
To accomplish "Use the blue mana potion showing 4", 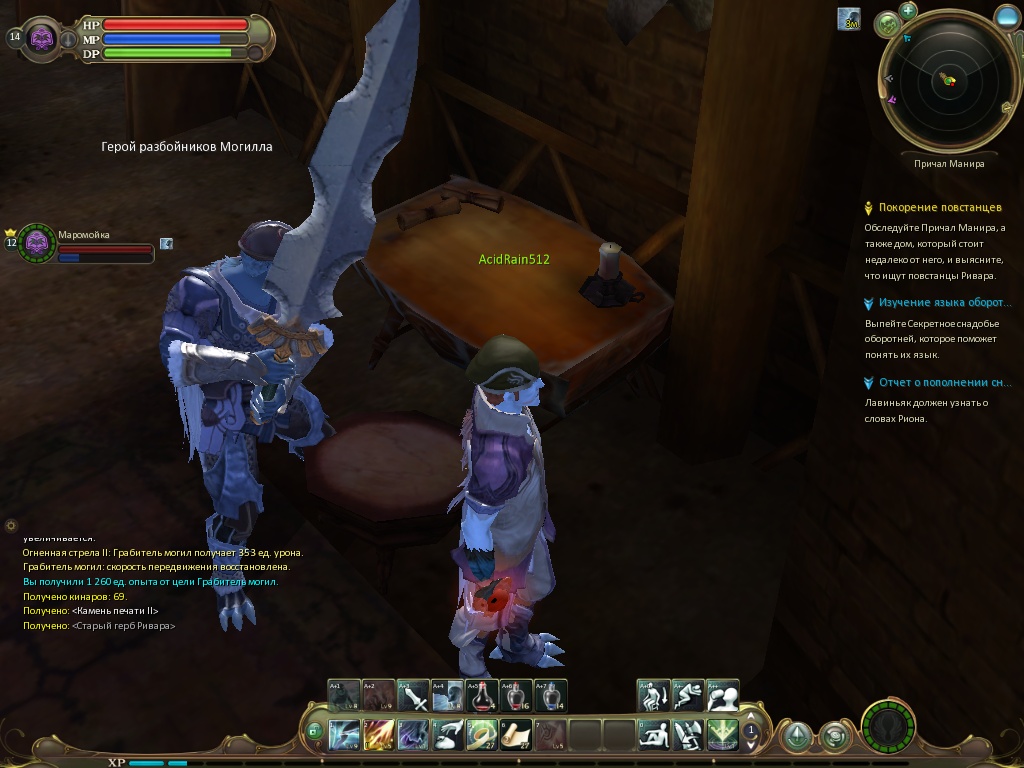I will point(551,695).
